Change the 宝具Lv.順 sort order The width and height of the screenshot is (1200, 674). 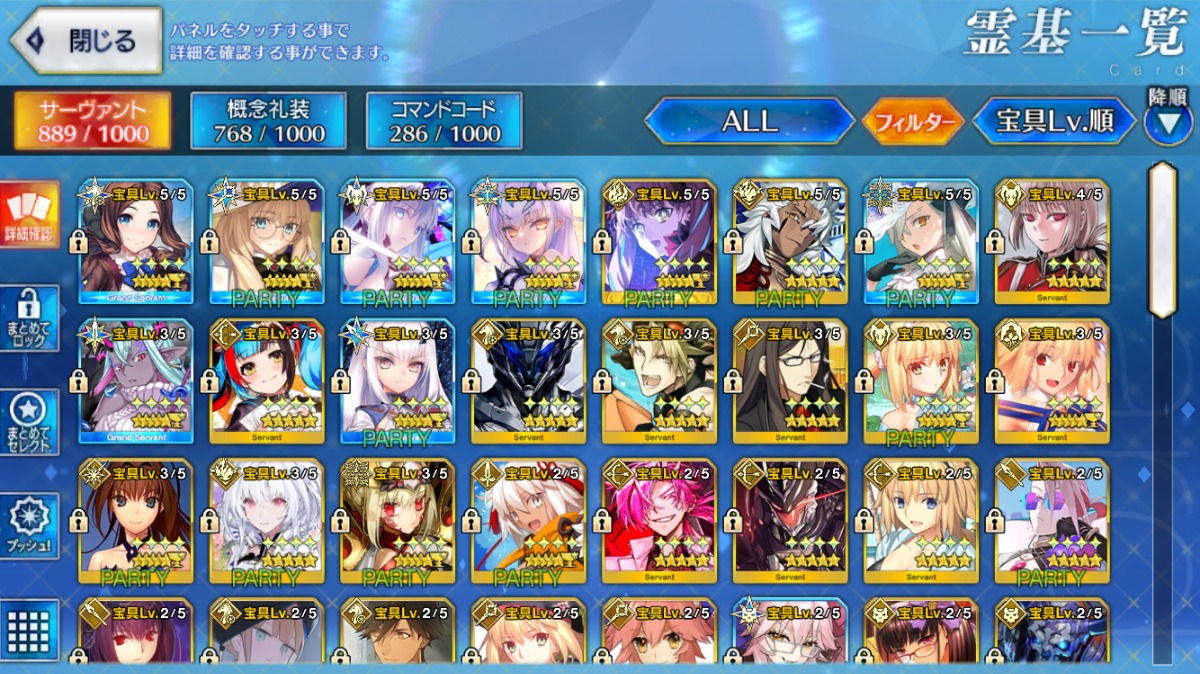point(1054,122)
